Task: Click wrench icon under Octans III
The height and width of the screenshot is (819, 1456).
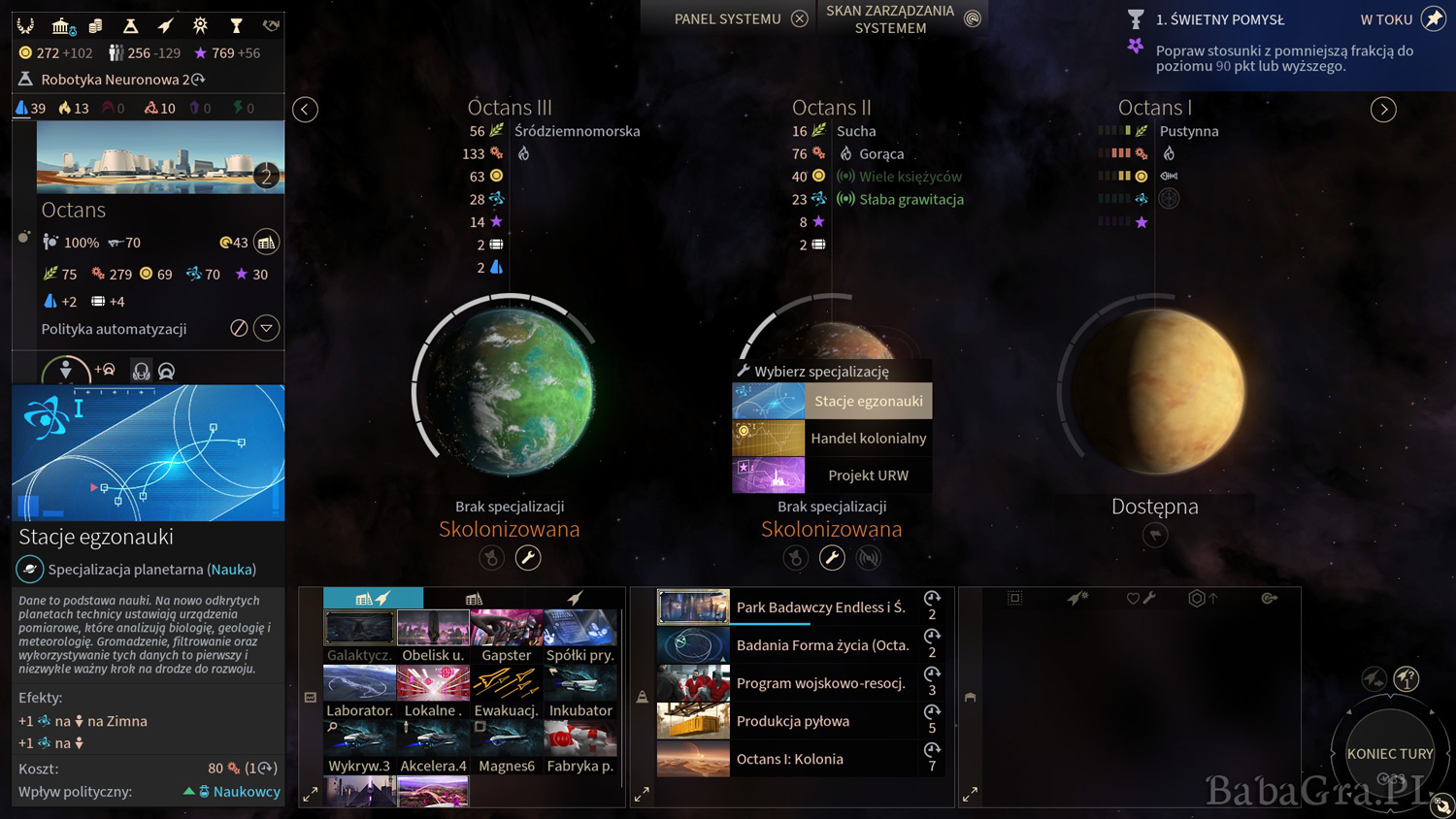Action: pyautogui.click(x=528, y=557)
